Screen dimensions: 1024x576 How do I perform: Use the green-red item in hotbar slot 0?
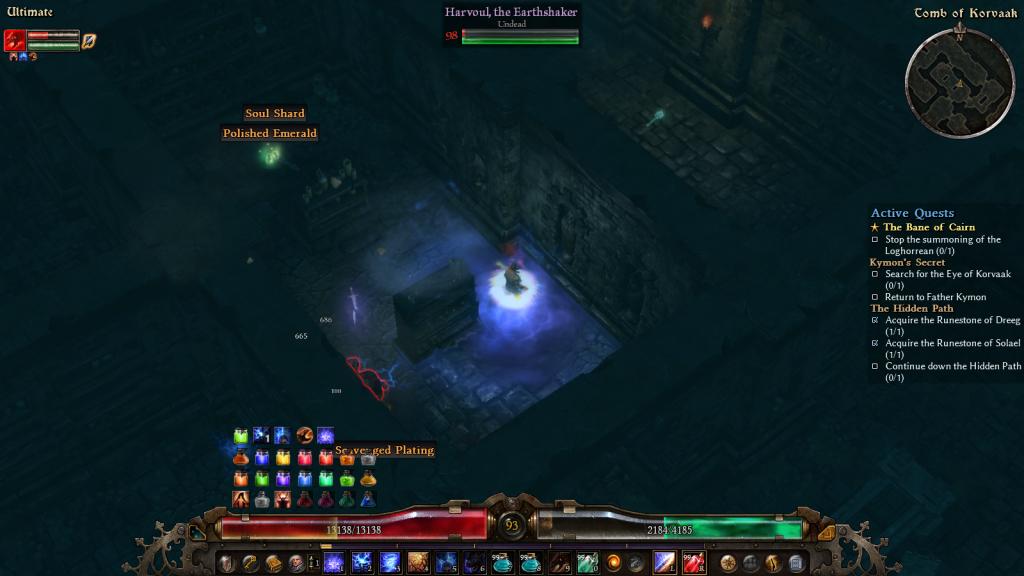(x=587, y=562)
